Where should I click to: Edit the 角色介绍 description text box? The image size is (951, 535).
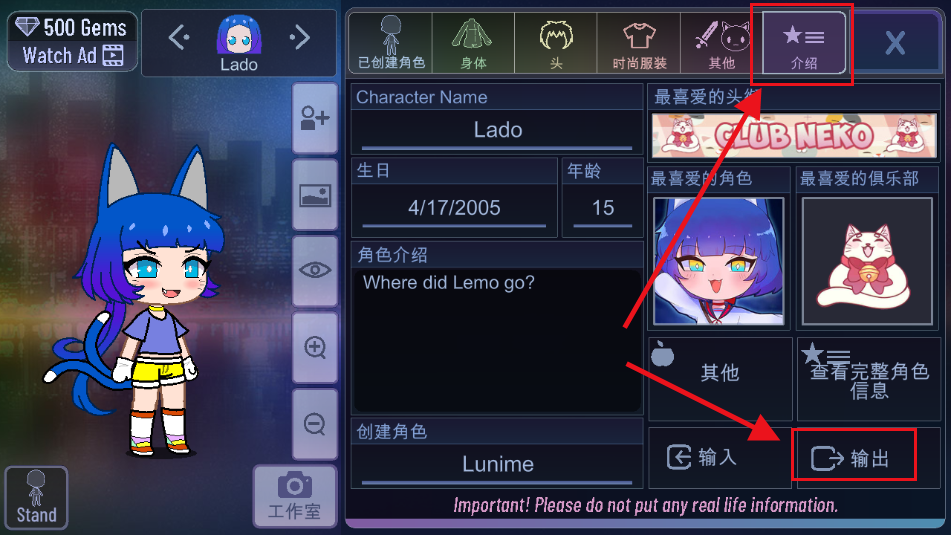(x=497, y=340)
